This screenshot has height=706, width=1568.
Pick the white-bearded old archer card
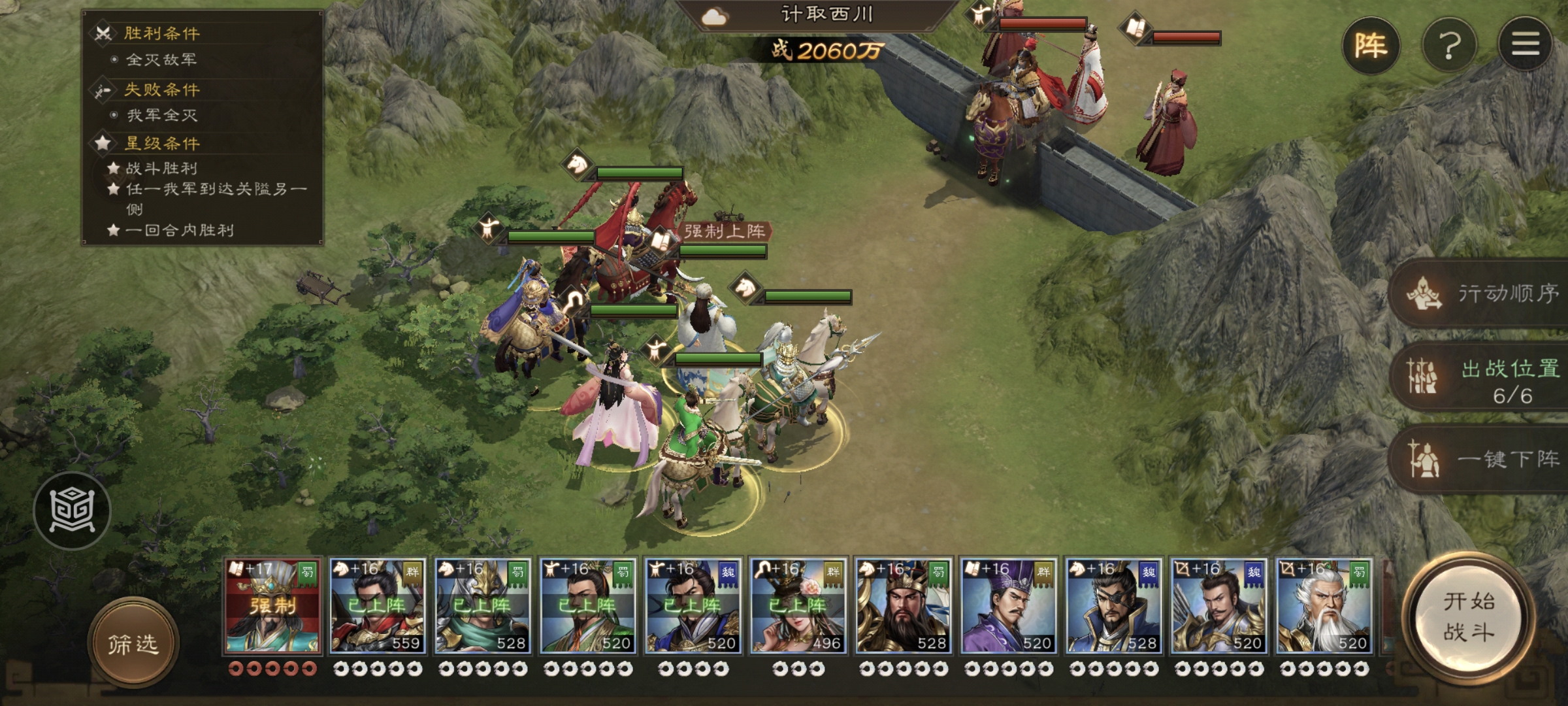tap(1324, 606)
